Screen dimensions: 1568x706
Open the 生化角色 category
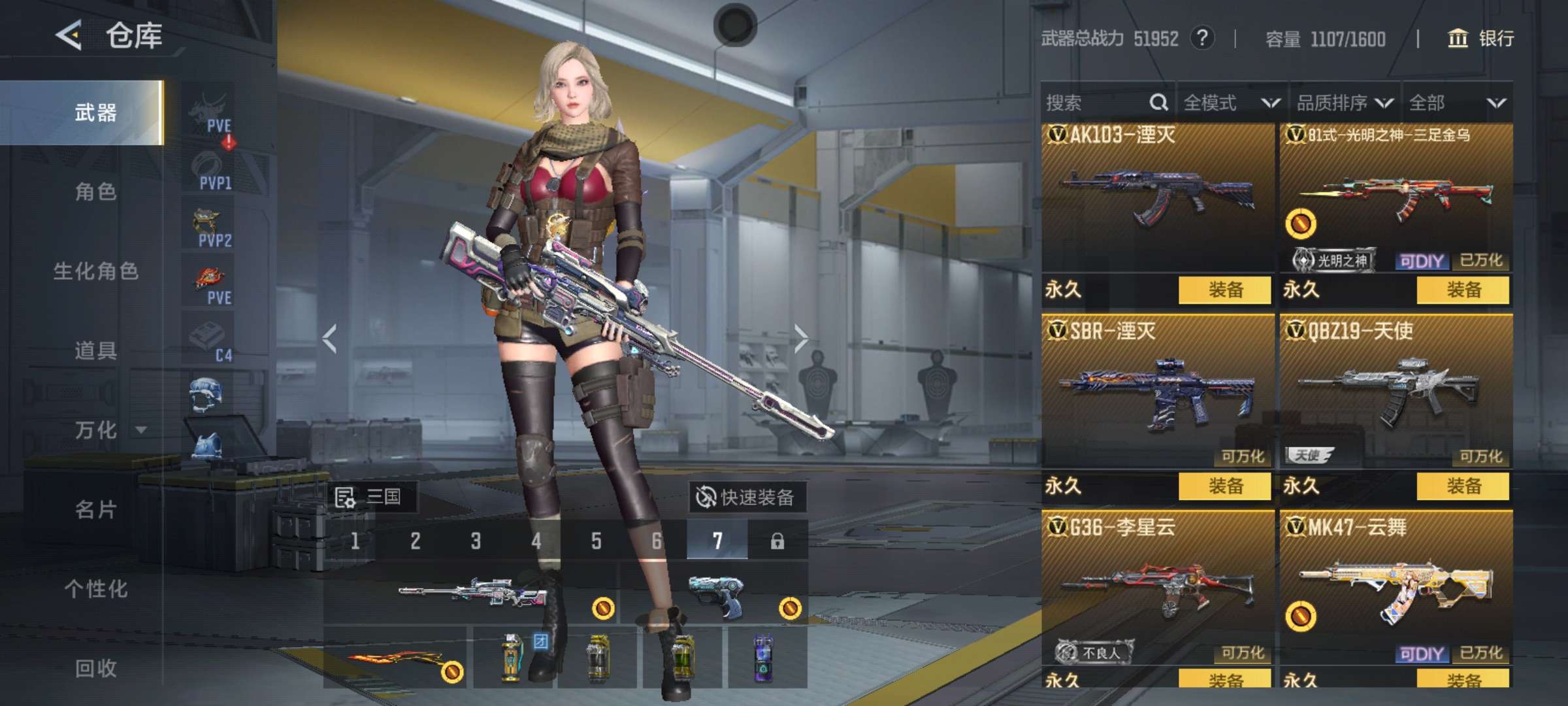pos(95,271)
